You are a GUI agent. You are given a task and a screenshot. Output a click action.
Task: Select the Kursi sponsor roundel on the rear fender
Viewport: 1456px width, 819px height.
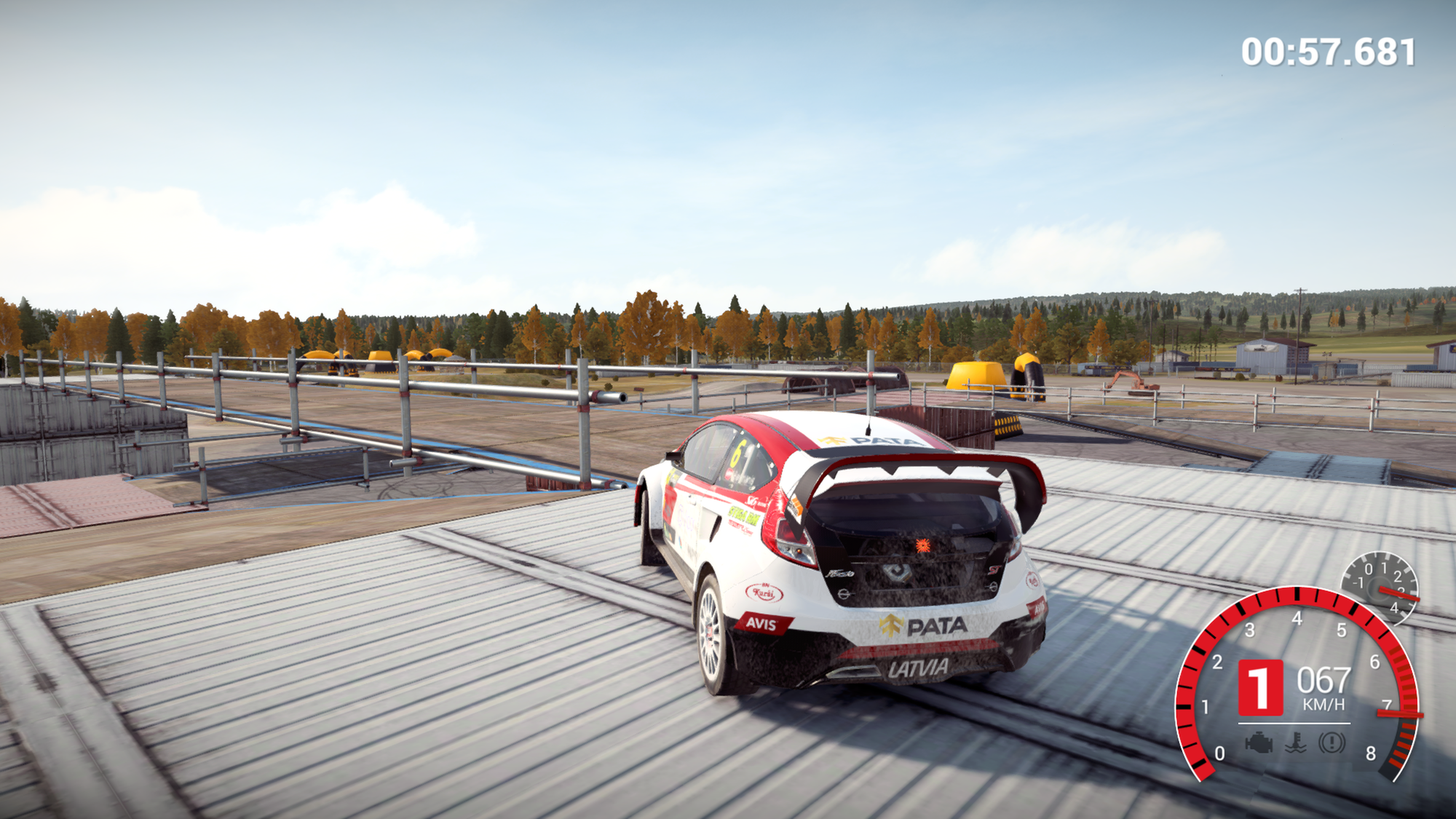pos(765,592)
